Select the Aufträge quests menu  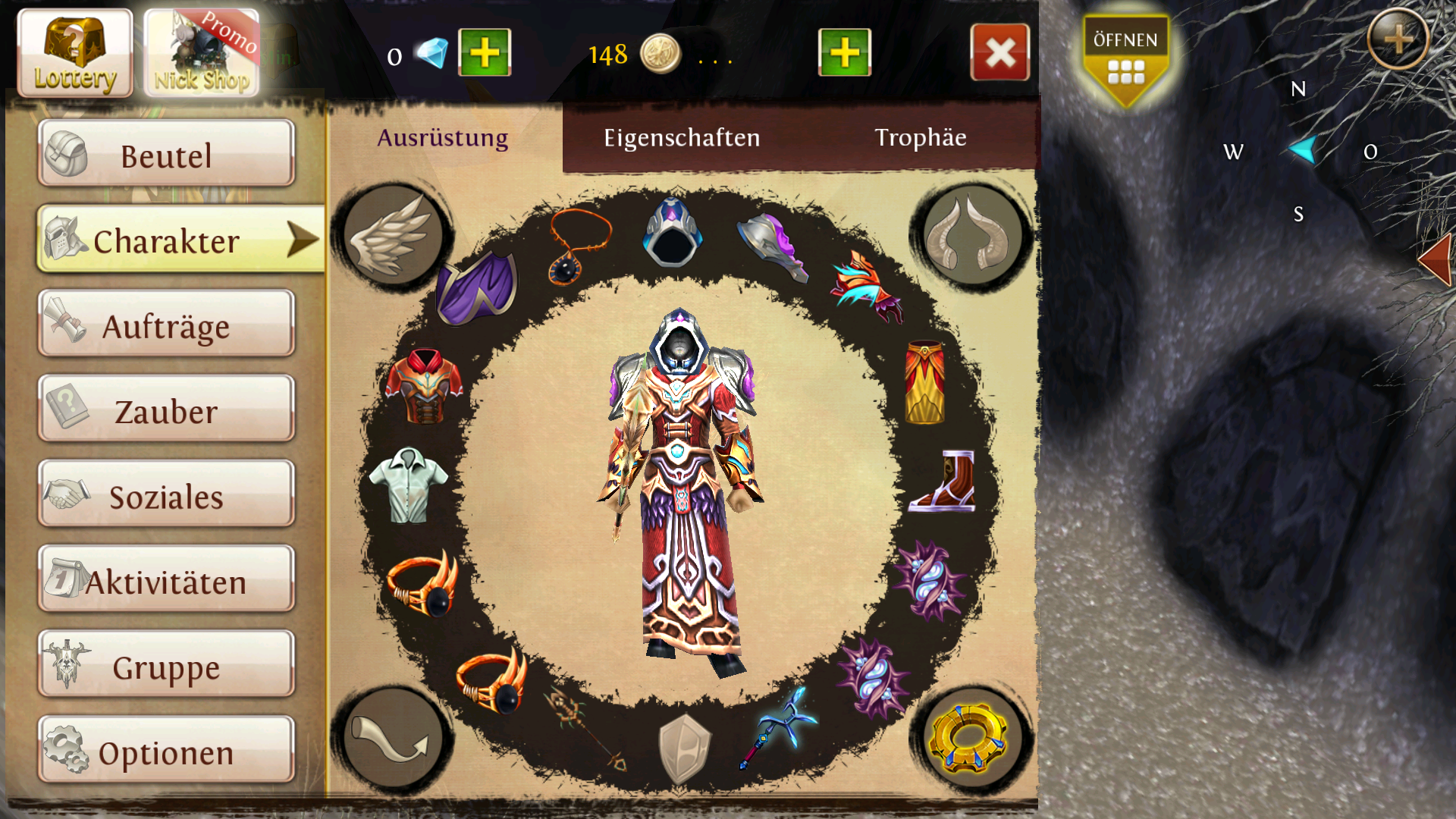point(166,325)
